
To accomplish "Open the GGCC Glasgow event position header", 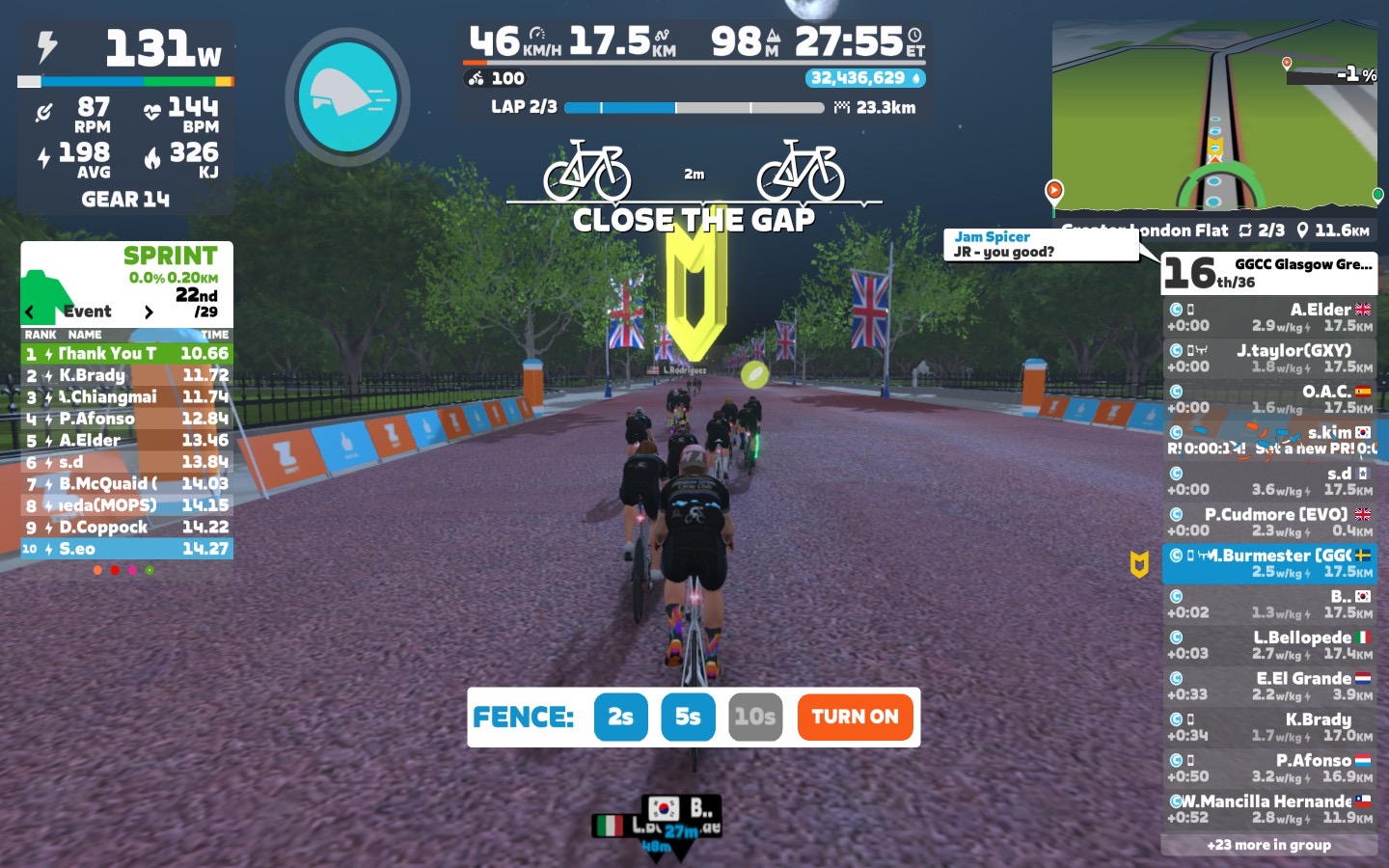I will [x=1268, y=273].
